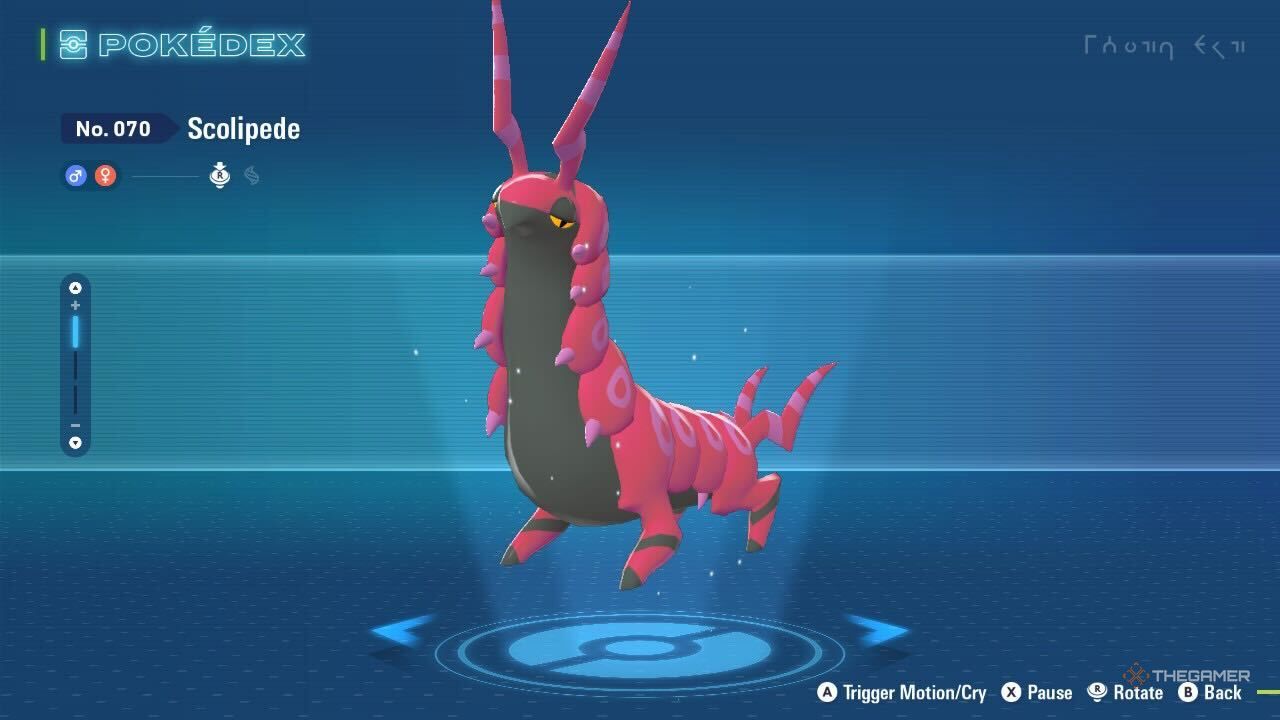Select the male gender symbol icon
The image size is (1280, 720).
tap(75, 174)
